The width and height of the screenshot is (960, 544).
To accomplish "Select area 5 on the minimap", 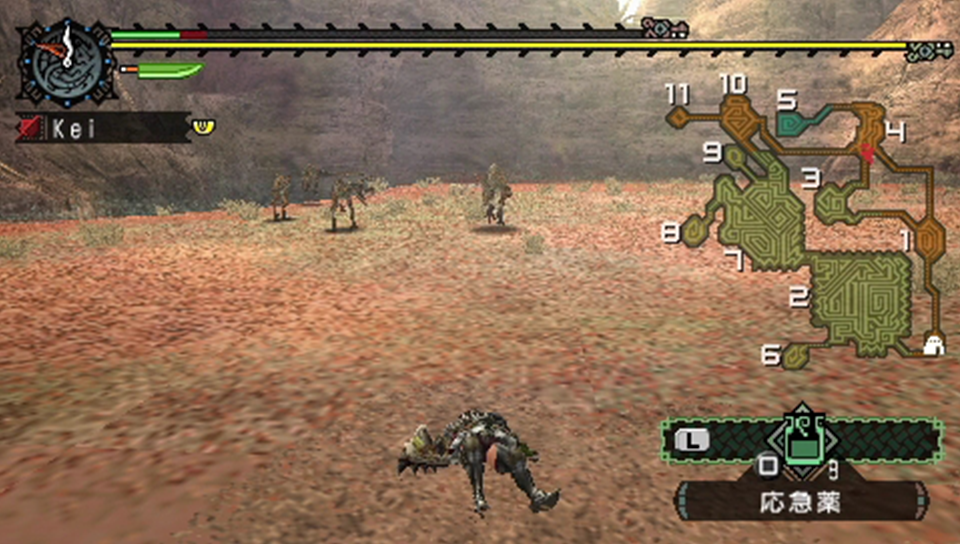I will (x=797, y=121).
